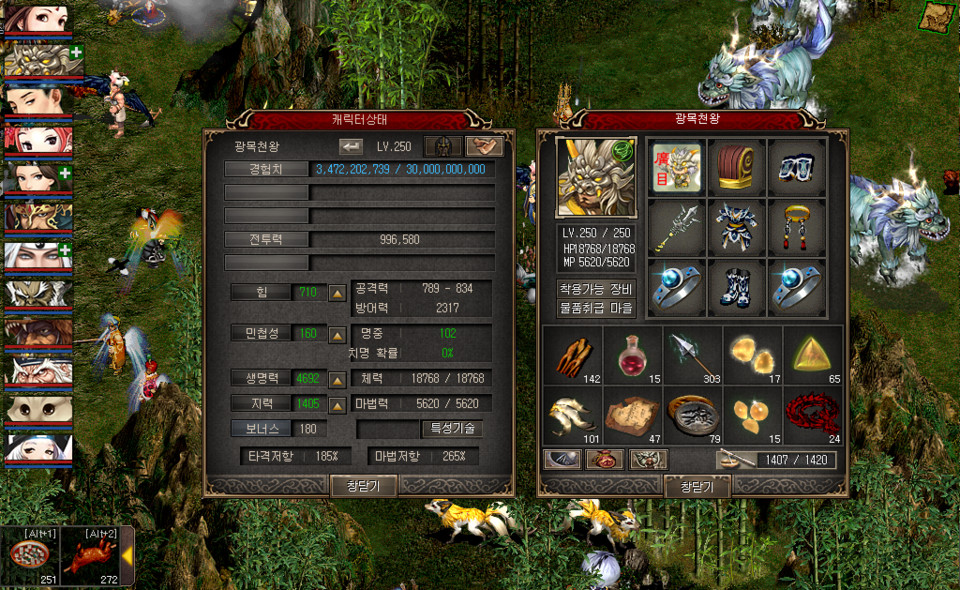Raise the 힘 strength stat
The image size is (960, 590).
point(338,293)
